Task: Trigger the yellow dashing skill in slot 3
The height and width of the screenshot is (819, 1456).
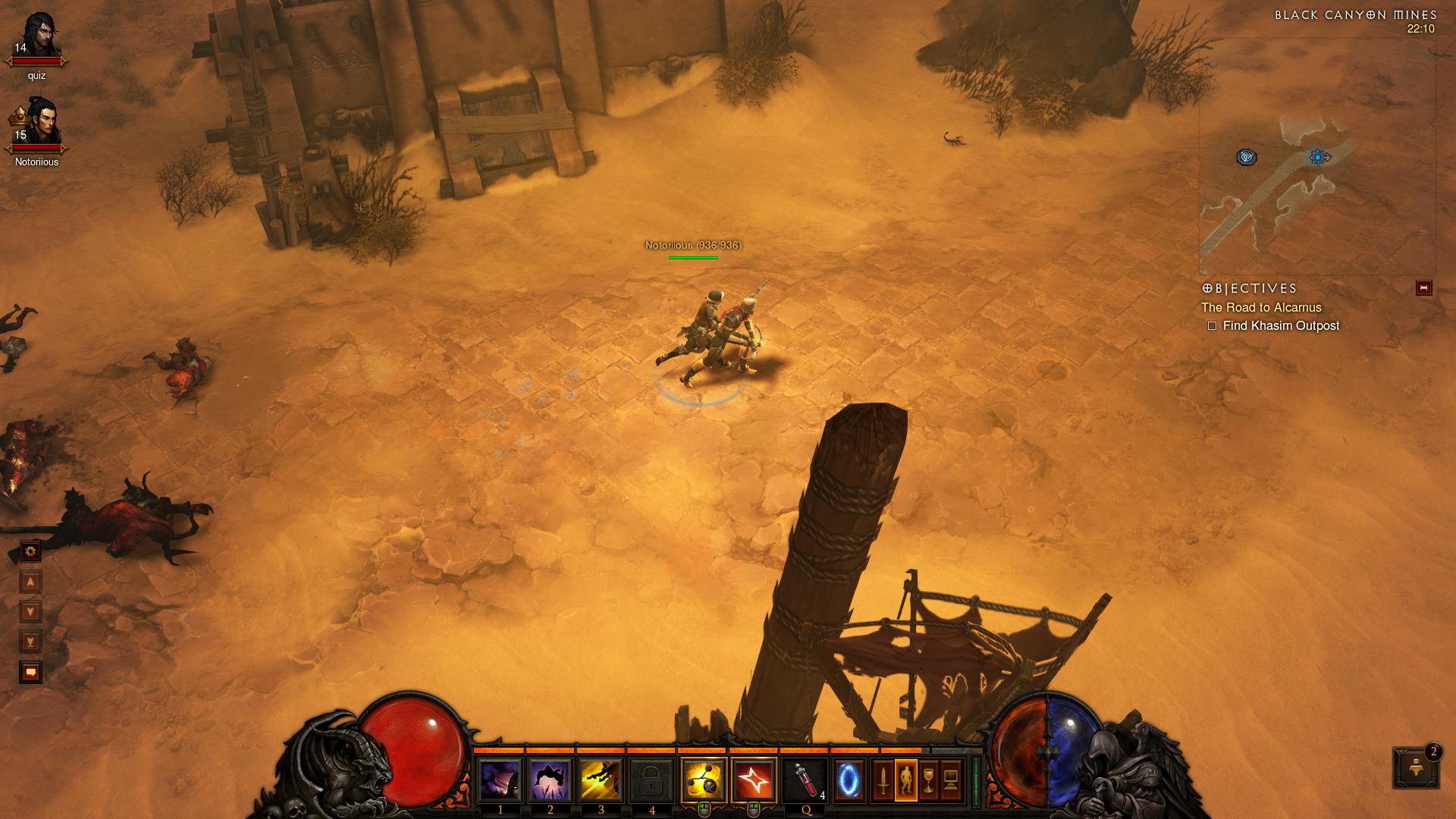Action: (601, 780)
